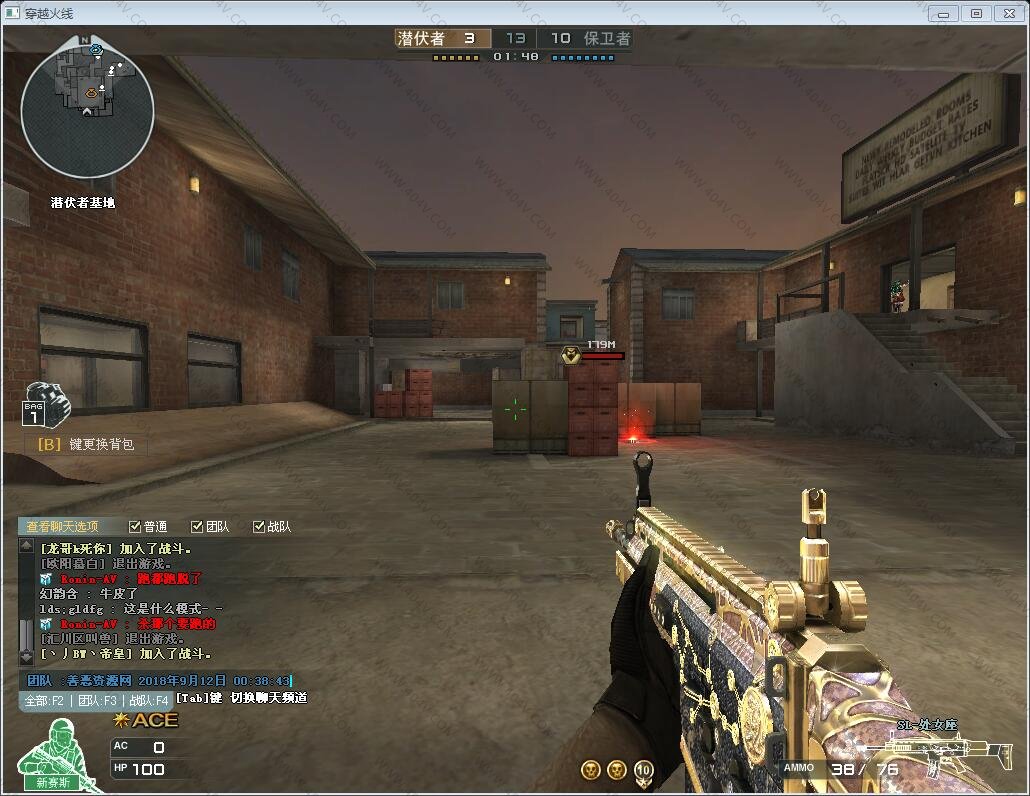The image size is (1030, 796).
Task: Switch chat channel to 团队
Action: click(97, 701)
